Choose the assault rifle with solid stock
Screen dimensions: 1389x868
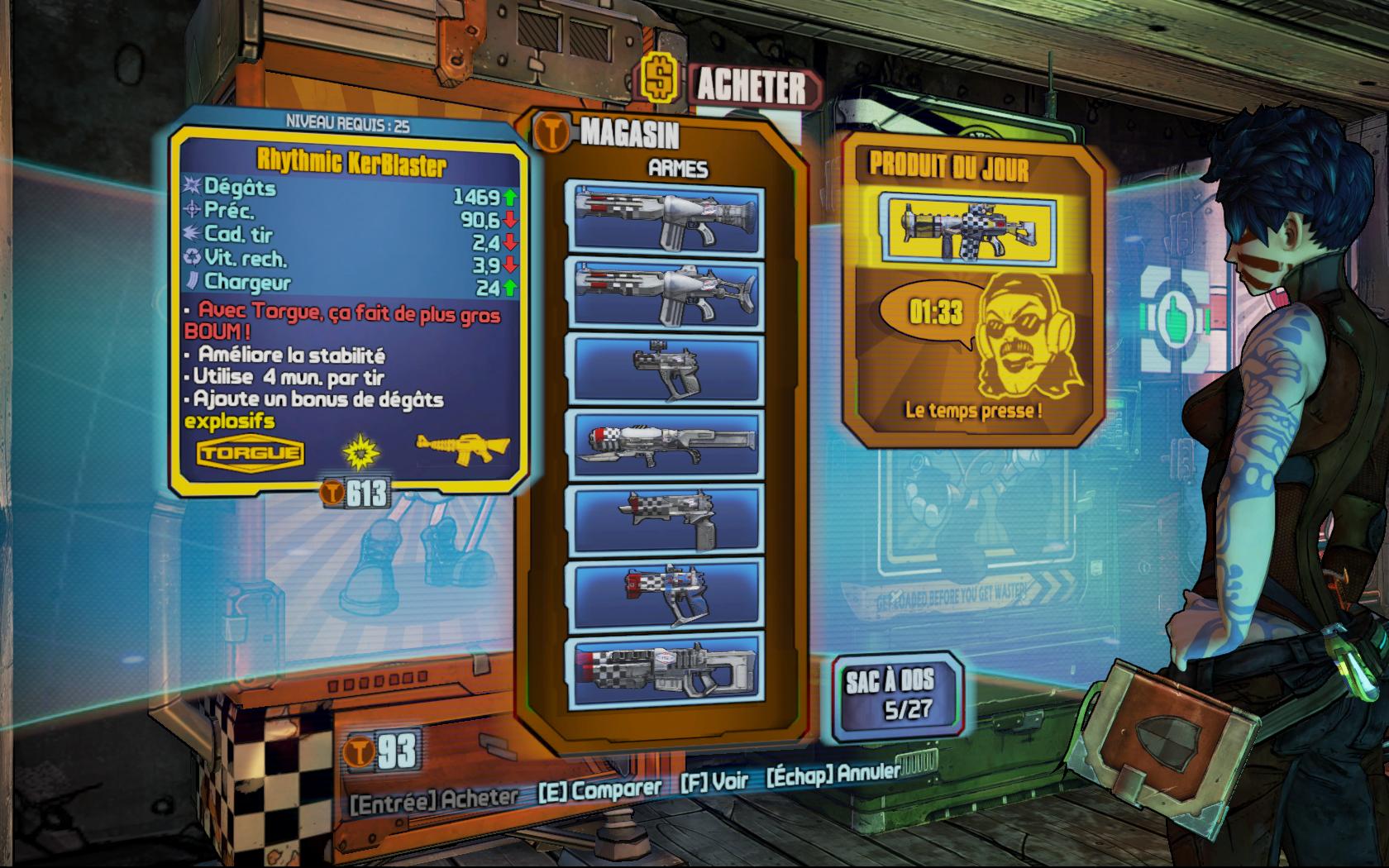pyautogui.click(x=666, y=220)
